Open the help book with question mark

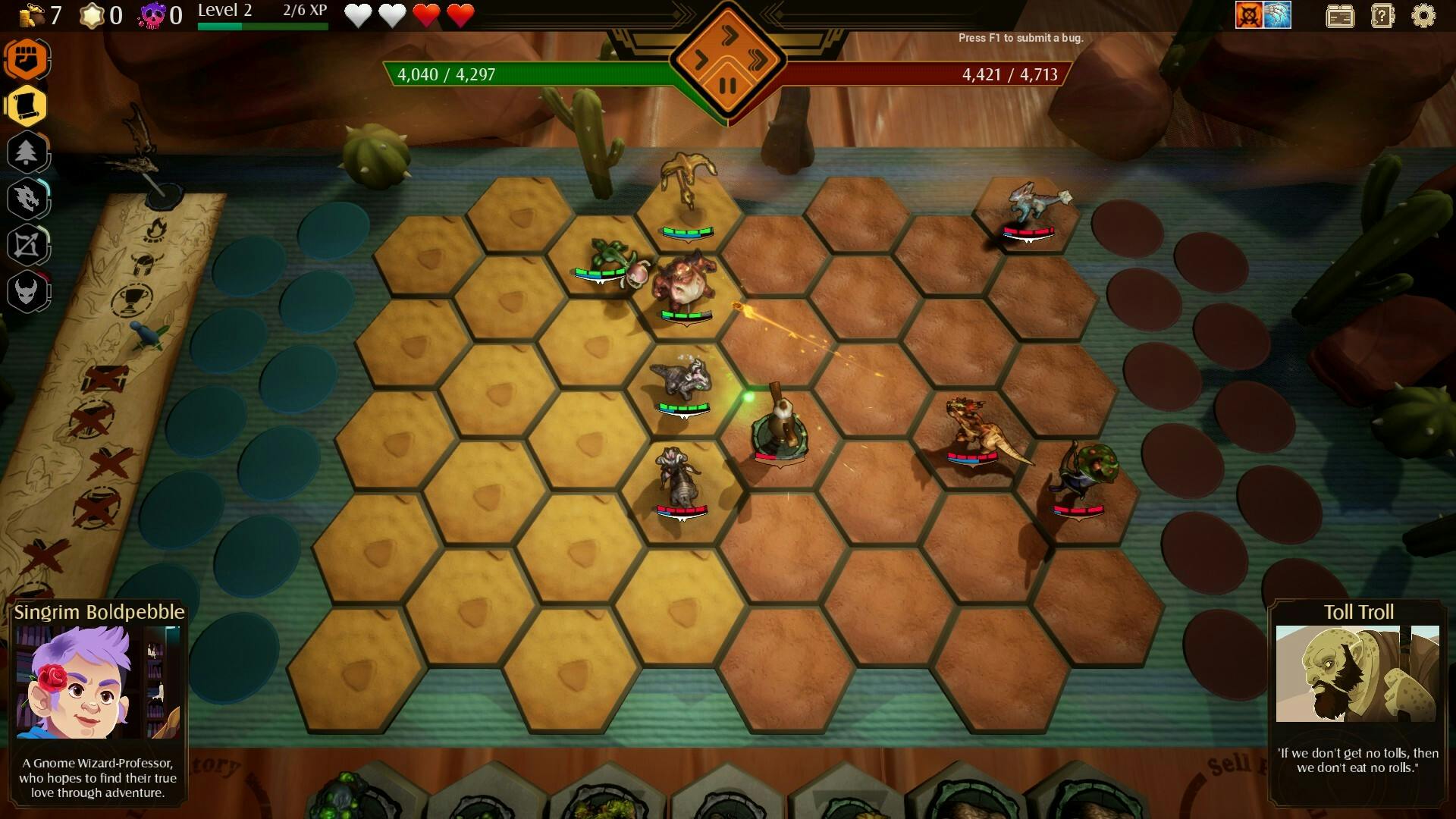pos(1384,16)
